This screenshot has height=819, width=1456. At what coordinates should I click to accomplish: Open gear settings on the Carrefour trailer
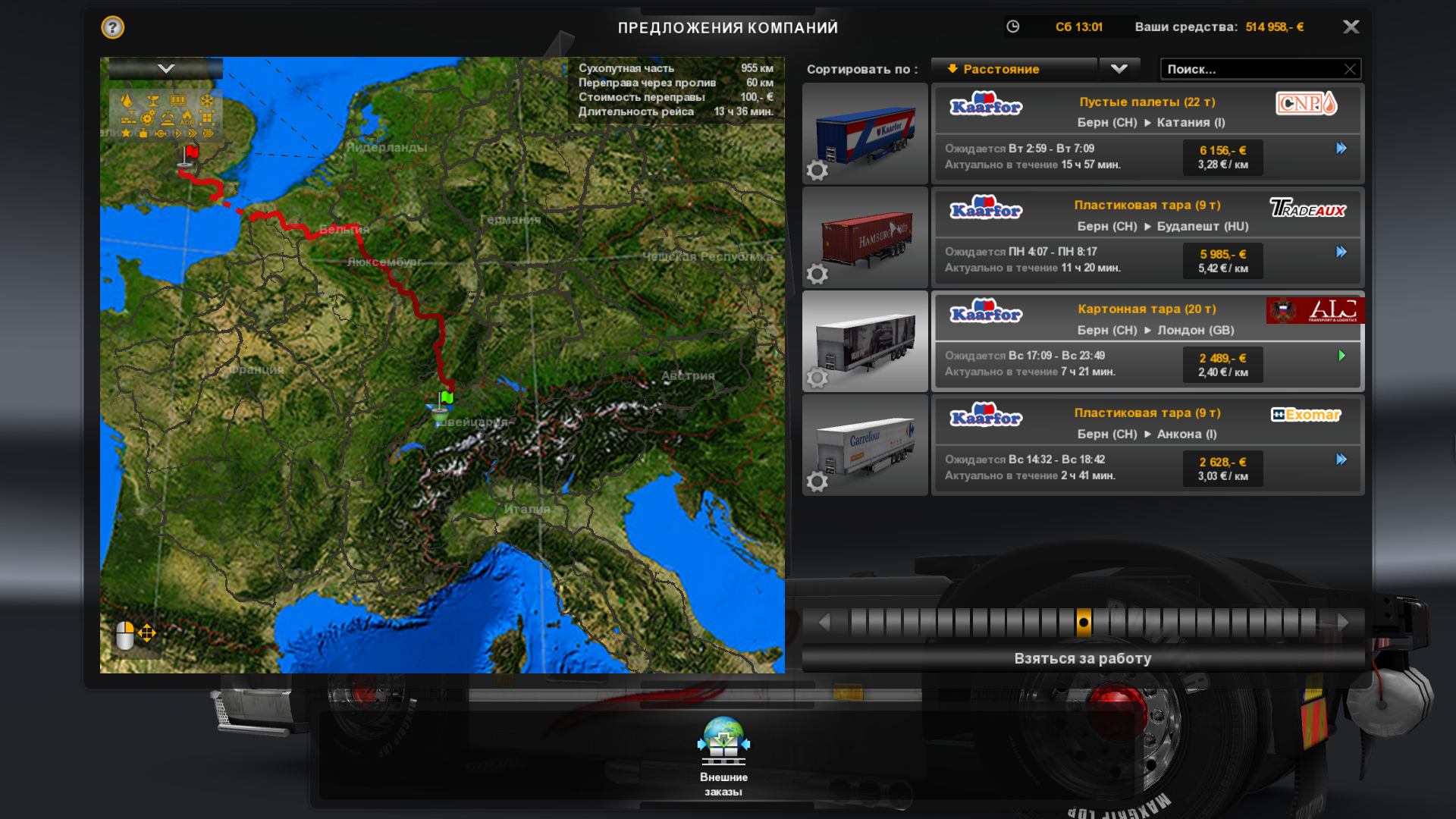pyautogui.click(x=817, y=481)
